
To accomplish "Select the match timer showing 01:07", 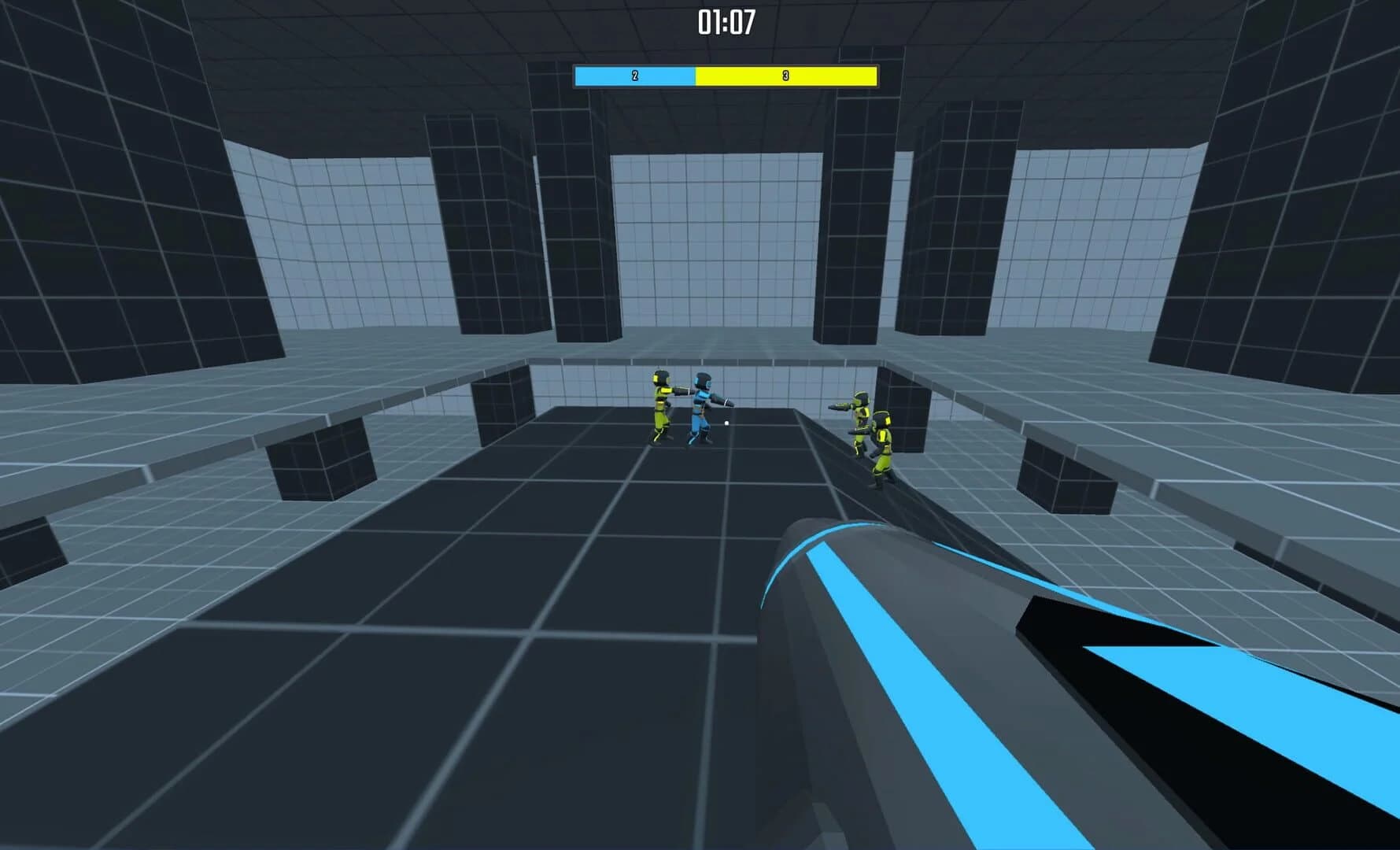I will coord(726,22).
